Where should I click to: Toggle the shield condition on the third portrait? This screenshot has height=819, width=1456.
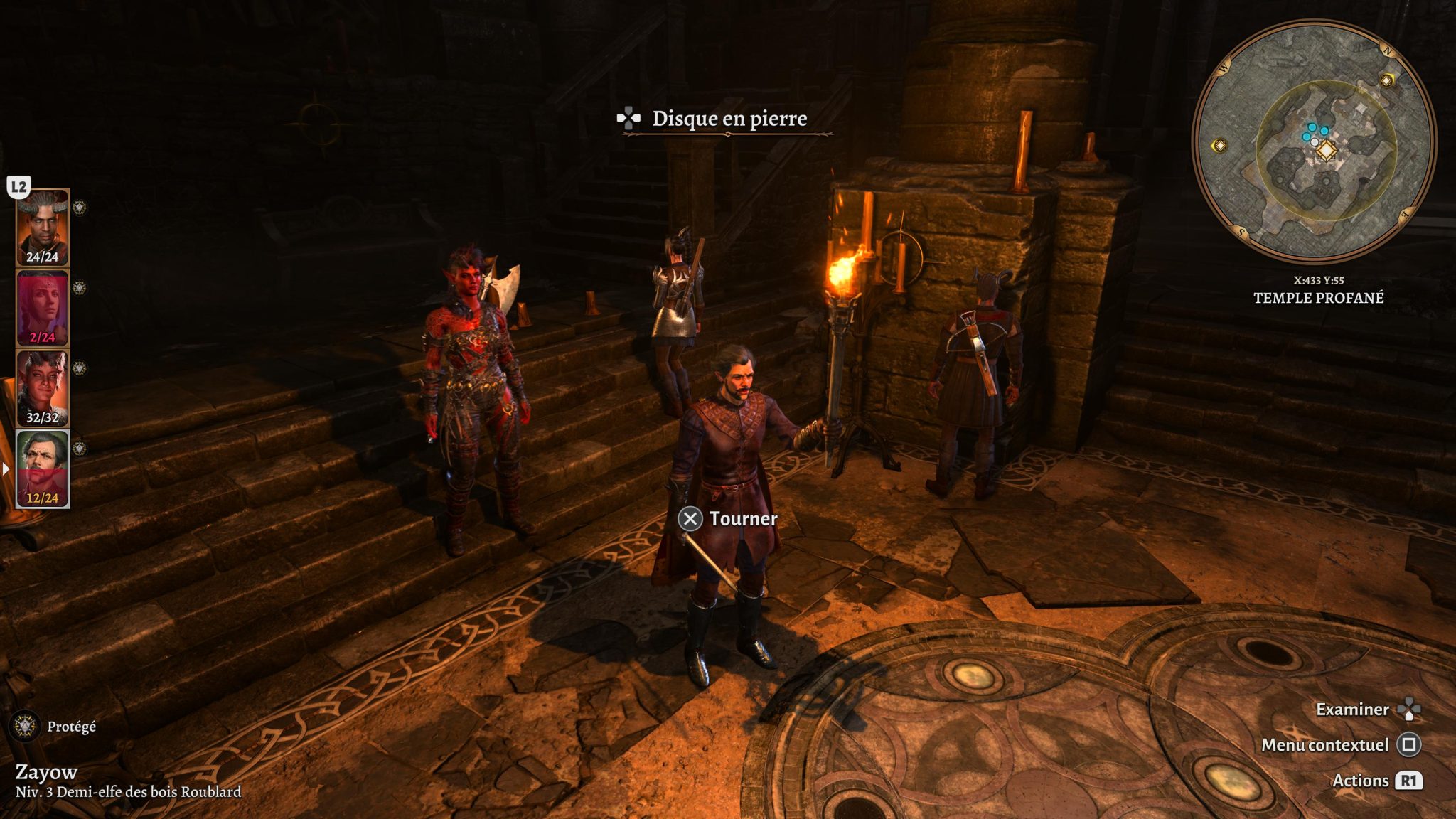tap(81, 366)
